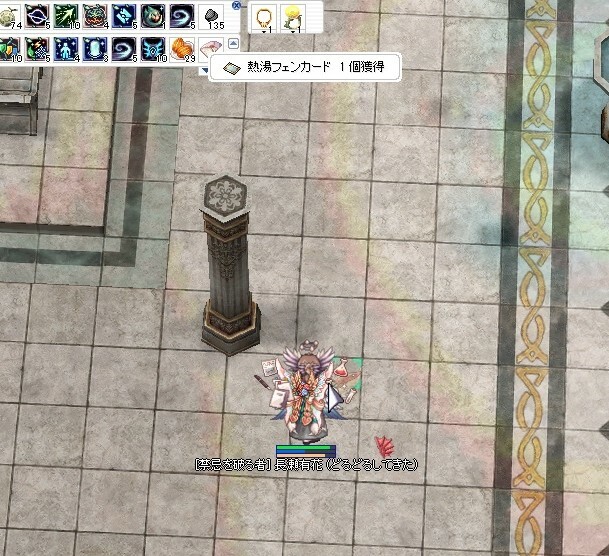This screenshot has width=609, height=556.
Task: Use the blue oval mirror skill
Action: pyautogui.click(x=95, y=47)
